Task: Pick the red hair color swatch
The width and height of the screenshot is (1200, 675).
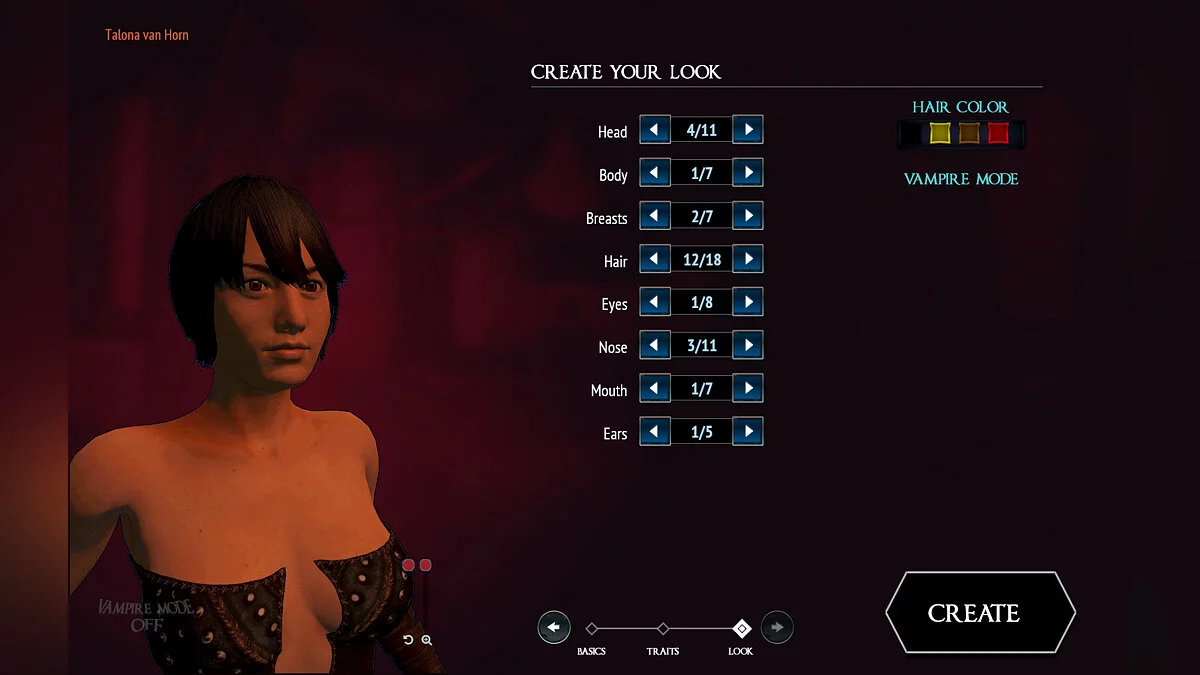Action: [x=998, y=133]
